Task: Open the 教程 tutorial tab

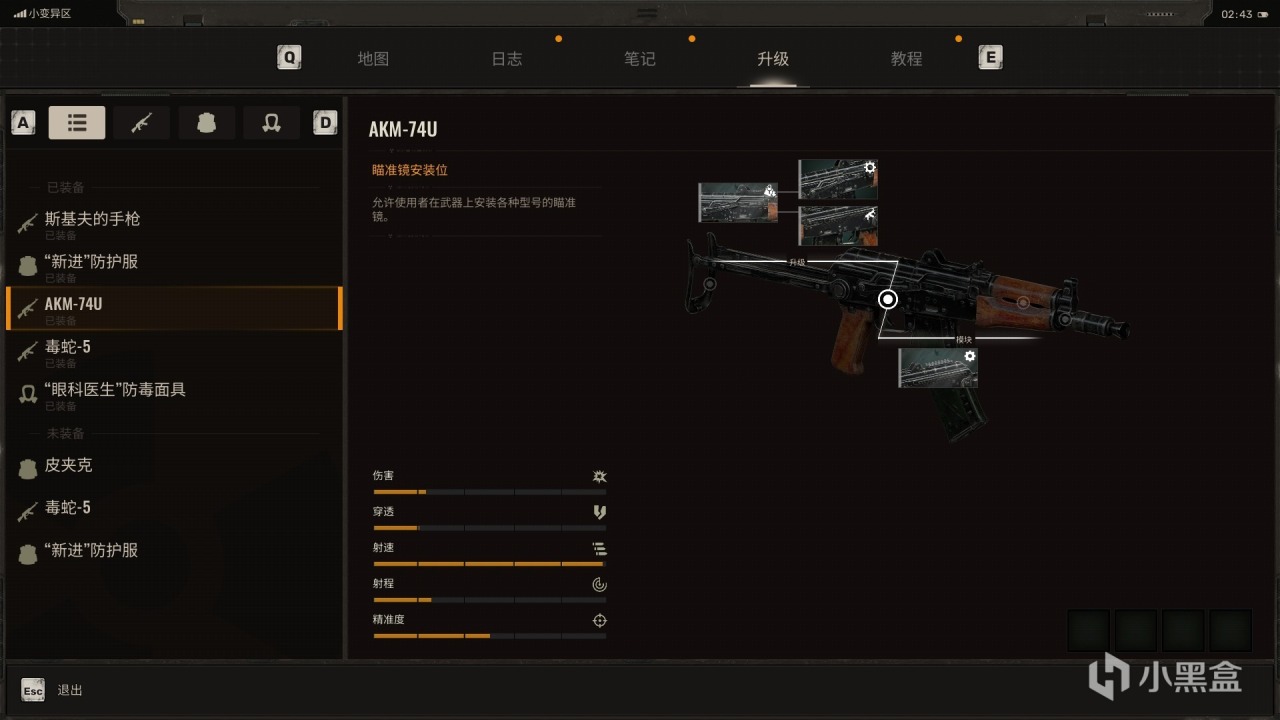Action: [x=906, y=59]
